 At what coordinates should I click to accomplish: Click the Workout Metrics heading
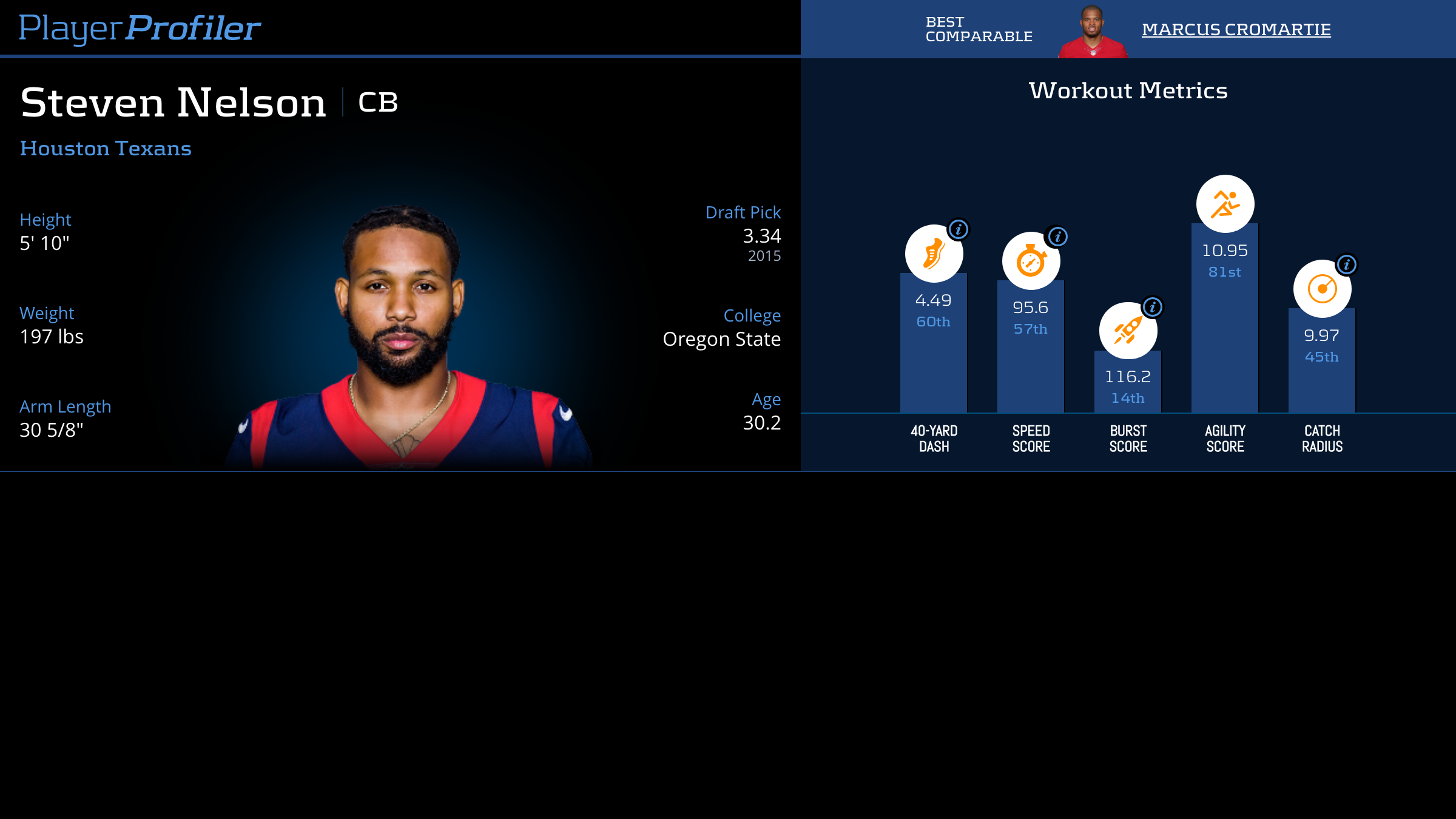click(1128, 91)
